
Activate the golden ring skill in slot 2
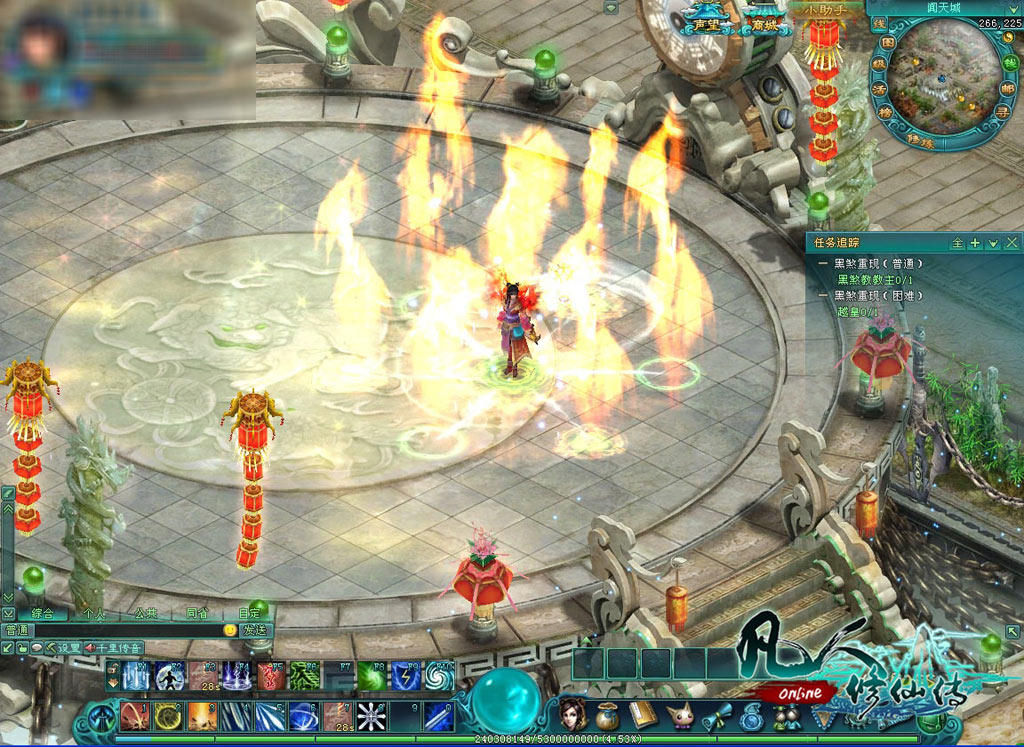click(167, 716)
